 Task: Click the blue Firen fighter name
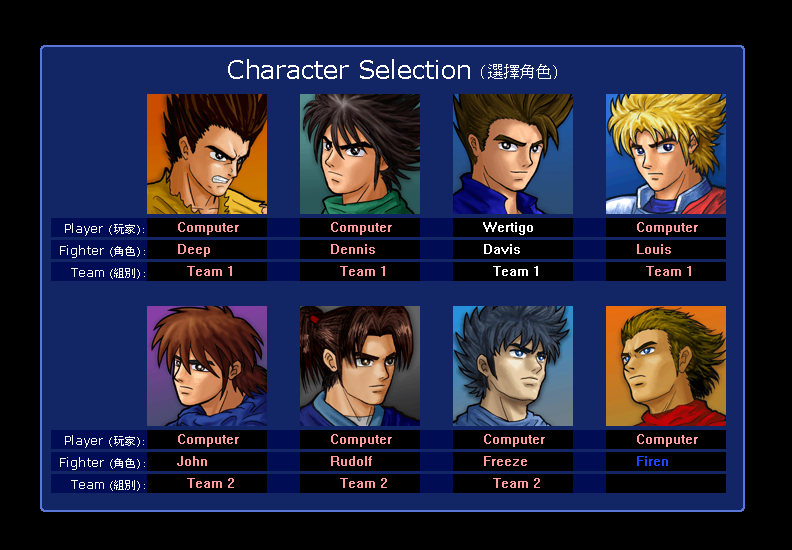(x=653, y=462)
